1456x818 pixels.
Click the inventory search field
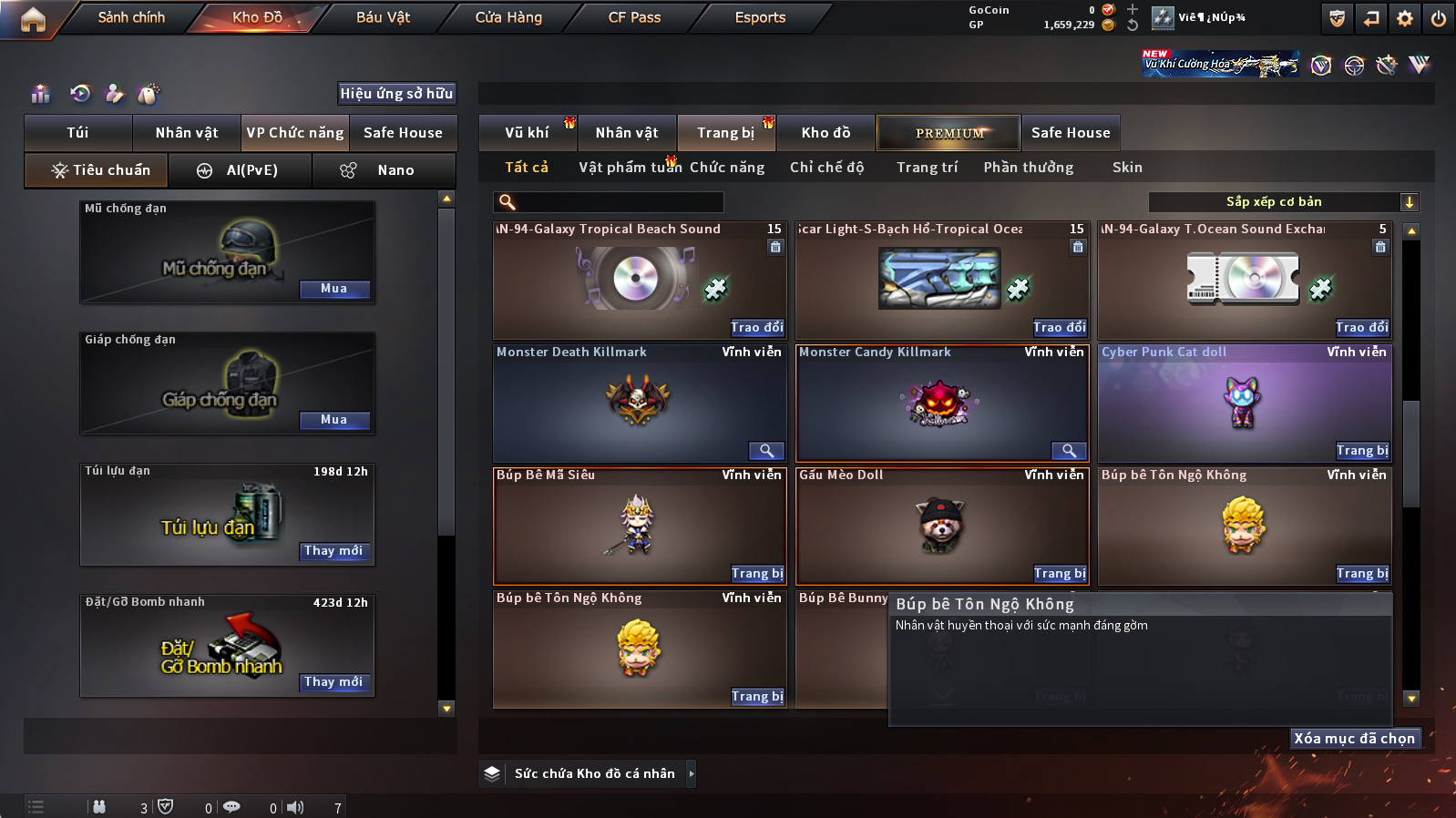click(x=609, y=202)
